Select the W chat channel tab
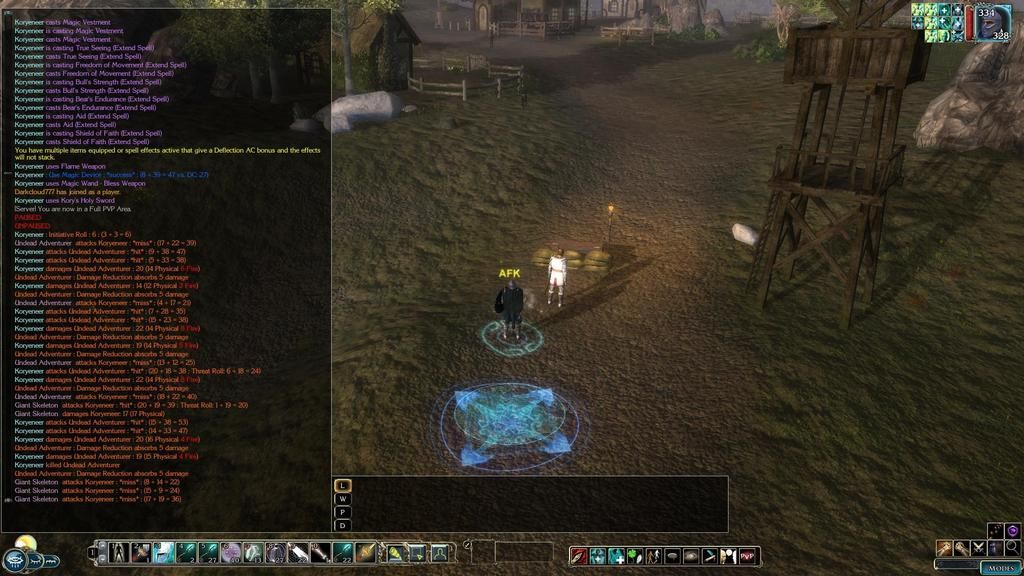Viewport: 1024px width, 576px height. (343, 499)
